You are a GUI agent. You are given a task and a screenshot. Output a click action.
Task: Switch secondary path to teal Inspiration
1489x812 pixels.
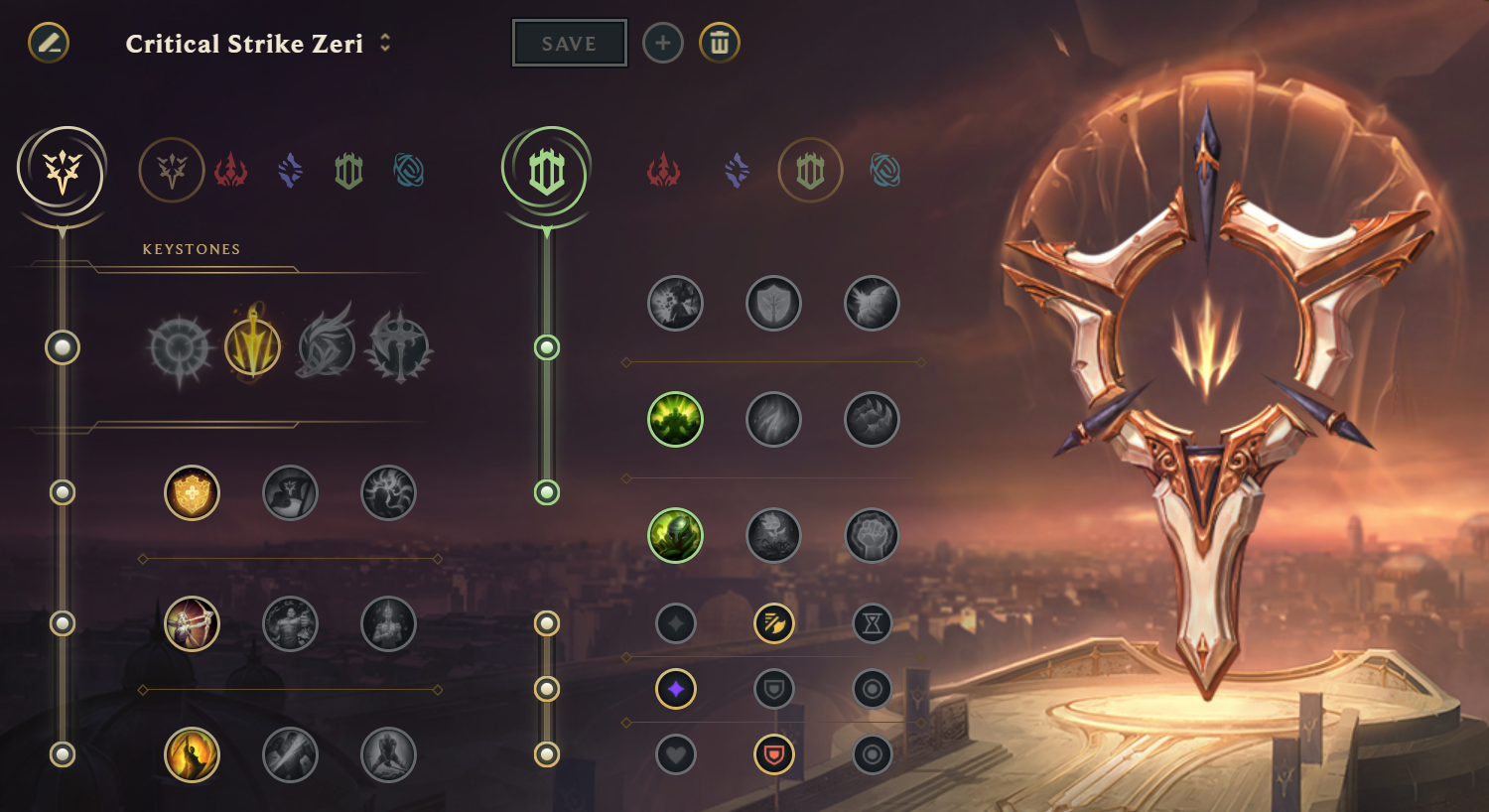tap(884, 171)
